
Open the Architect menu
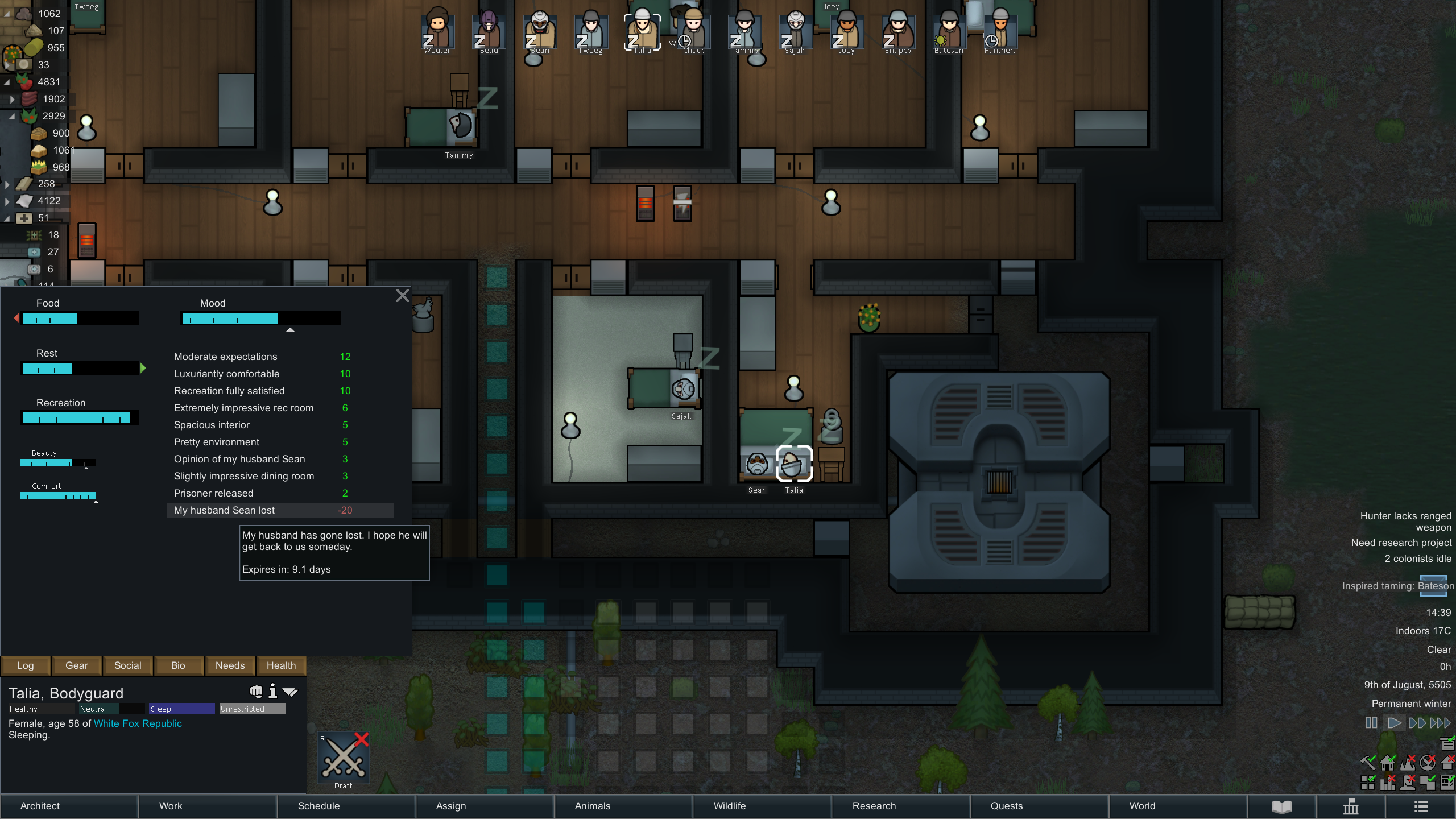[x=40, y=806]
